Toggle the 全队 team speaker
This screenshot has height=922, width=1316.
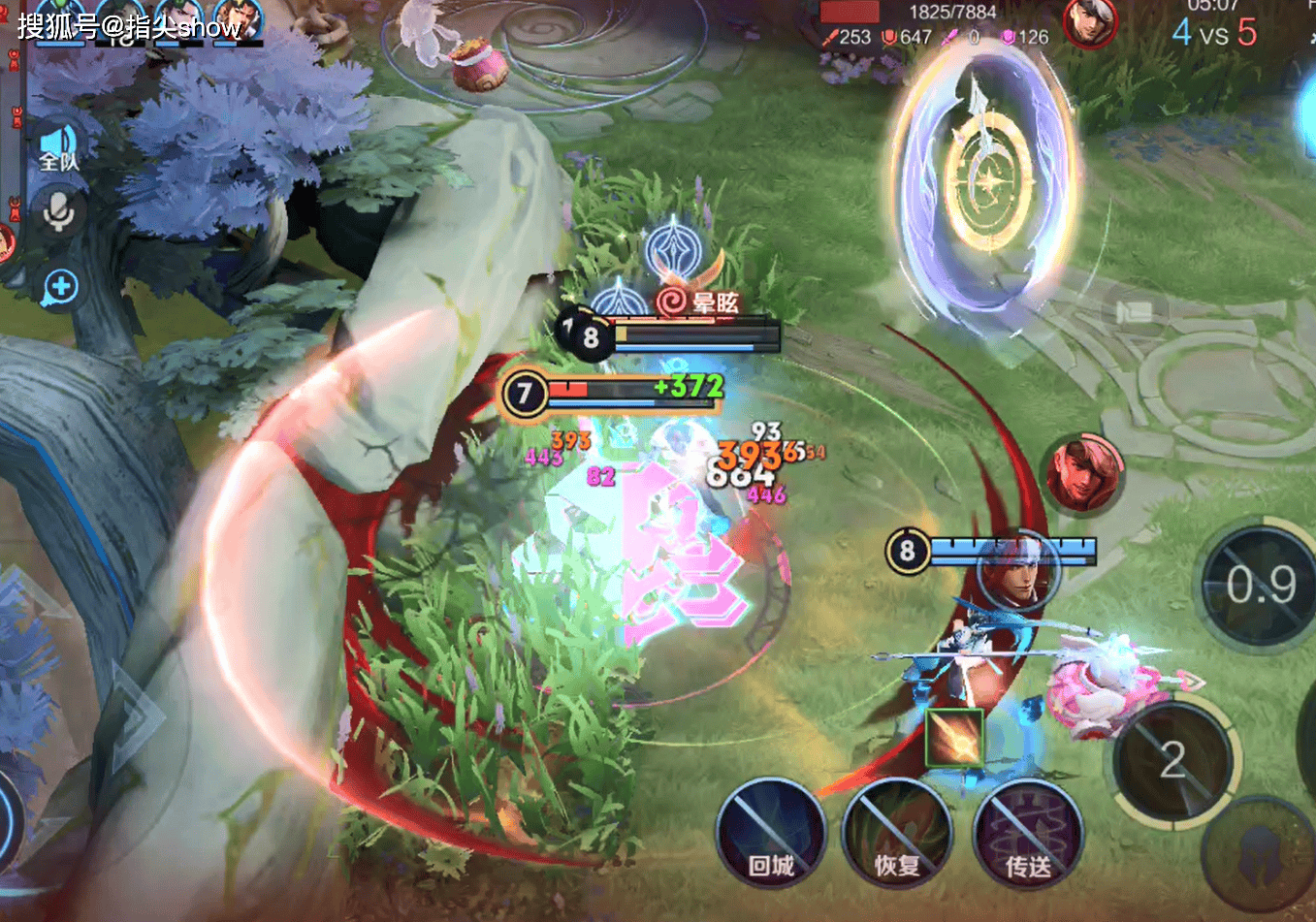tap(58, 147)
